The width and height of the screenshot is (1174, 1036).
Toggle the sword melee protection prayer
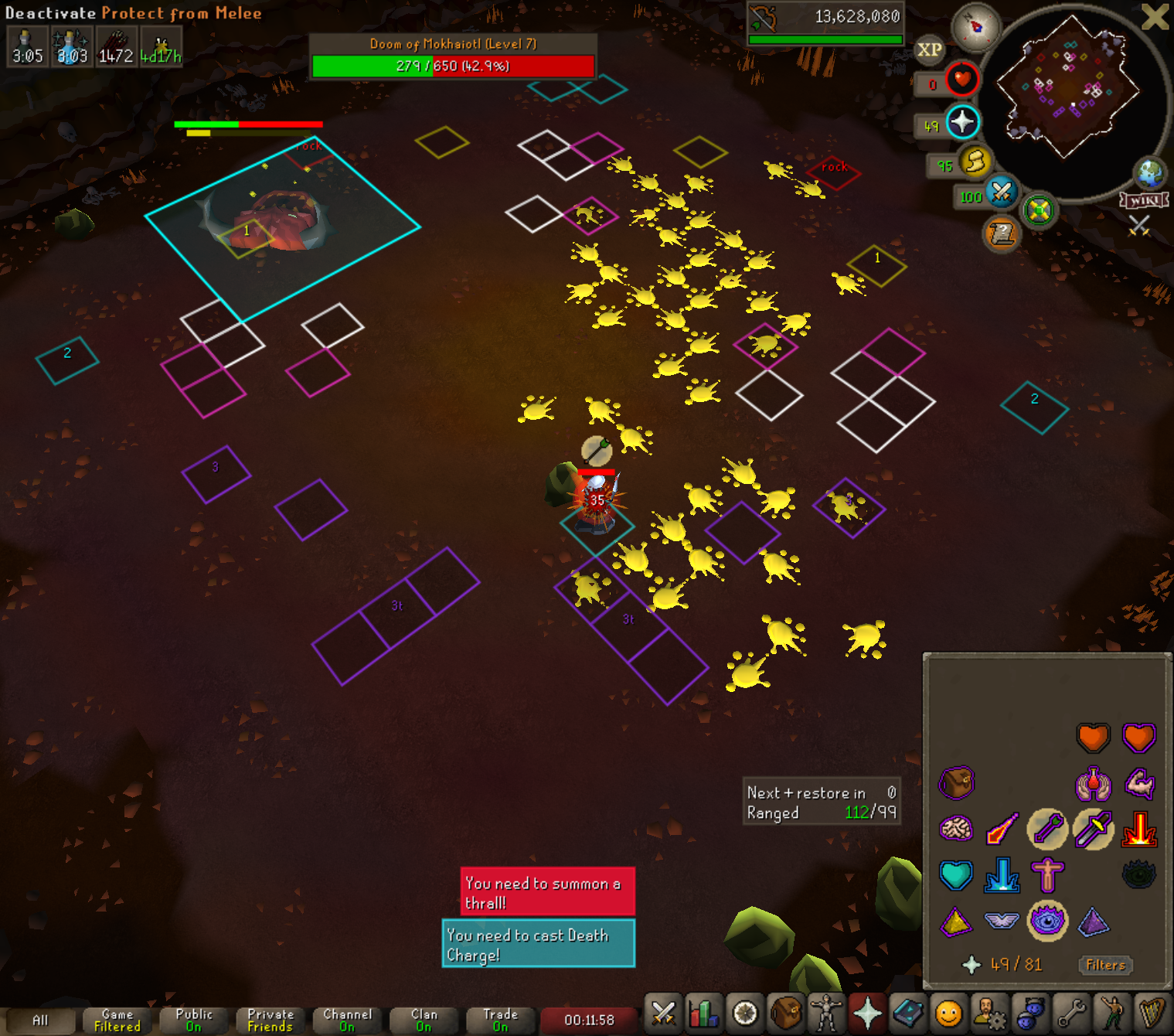click(1093, 830)
